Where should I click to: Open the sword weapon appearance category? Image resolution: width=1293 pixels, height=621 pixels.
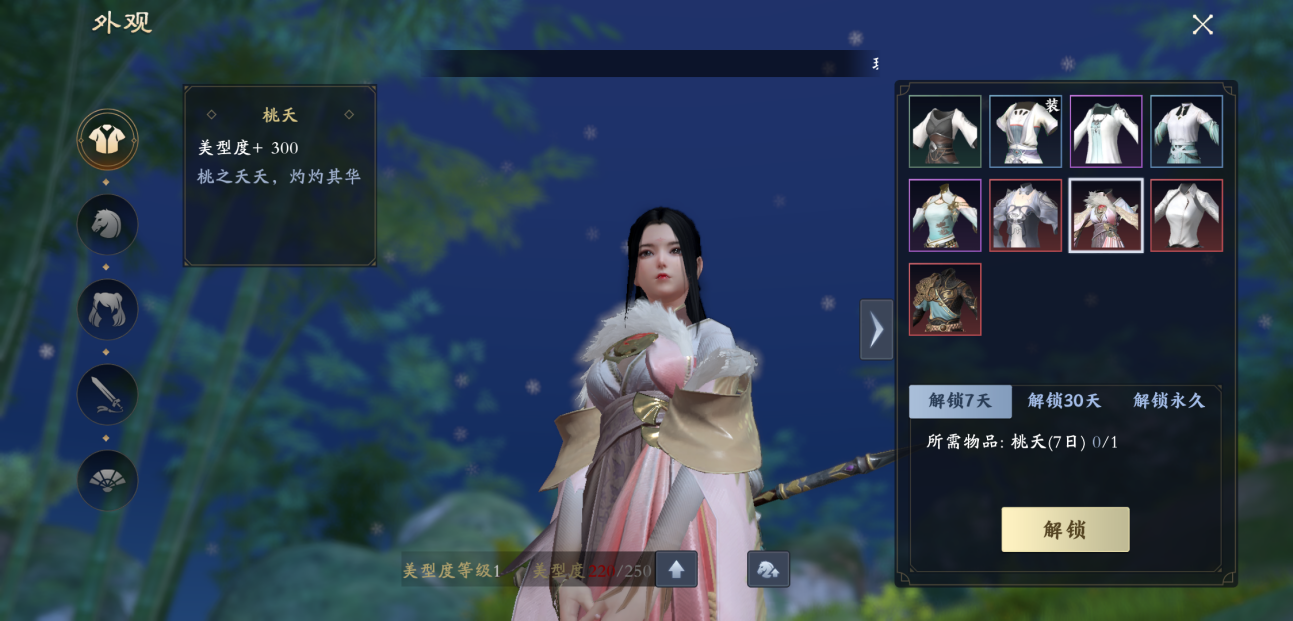[x=107, y=394]
